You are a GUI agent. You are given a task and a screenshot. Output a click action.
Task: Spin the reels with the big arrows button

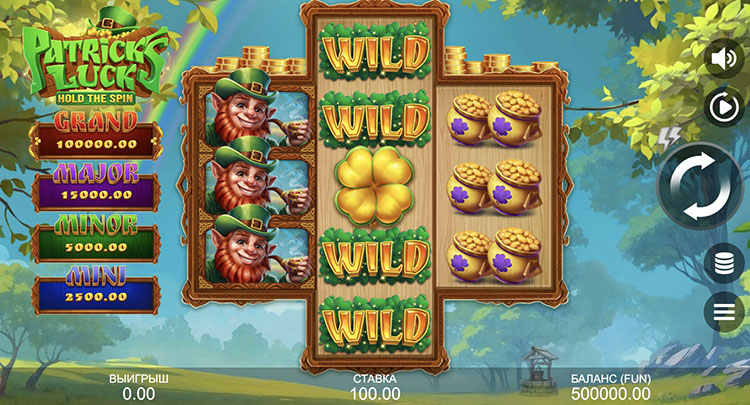(697, 188)
